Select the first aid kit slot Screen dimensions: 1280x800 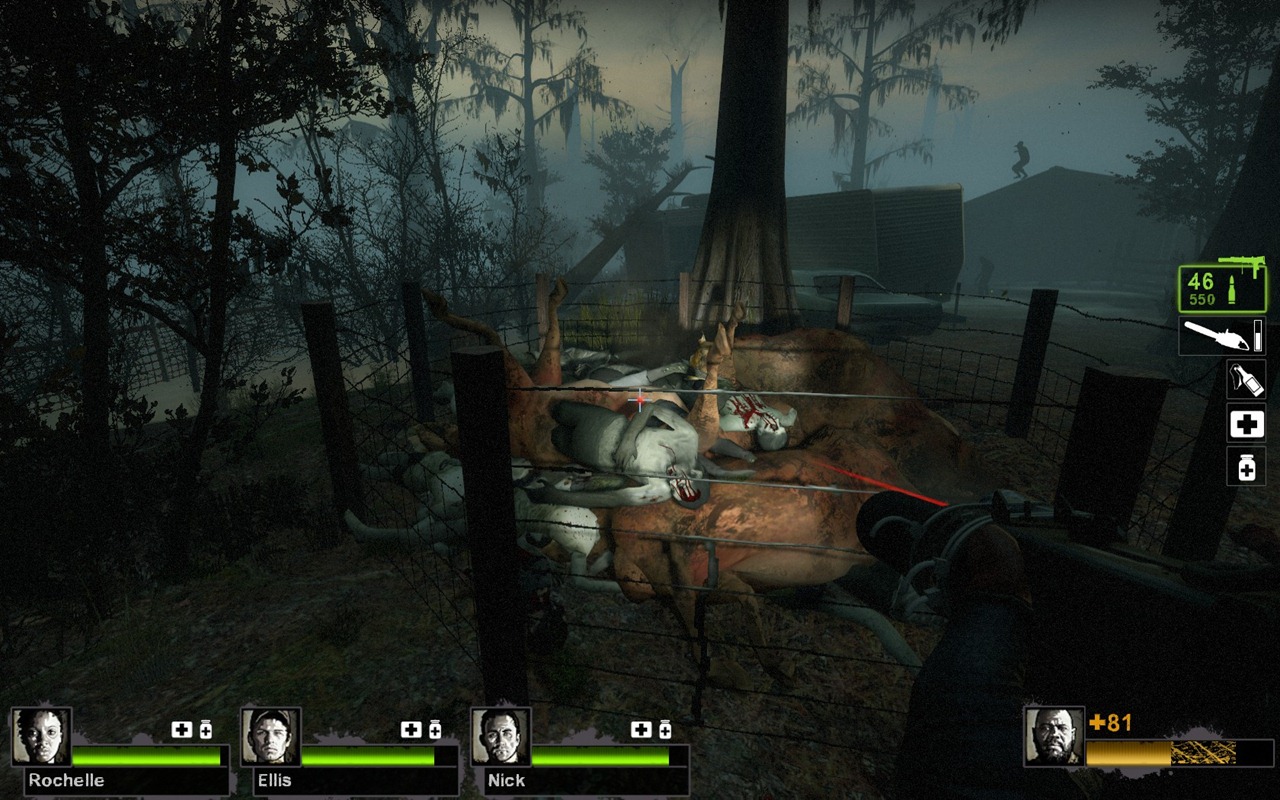1246,424
